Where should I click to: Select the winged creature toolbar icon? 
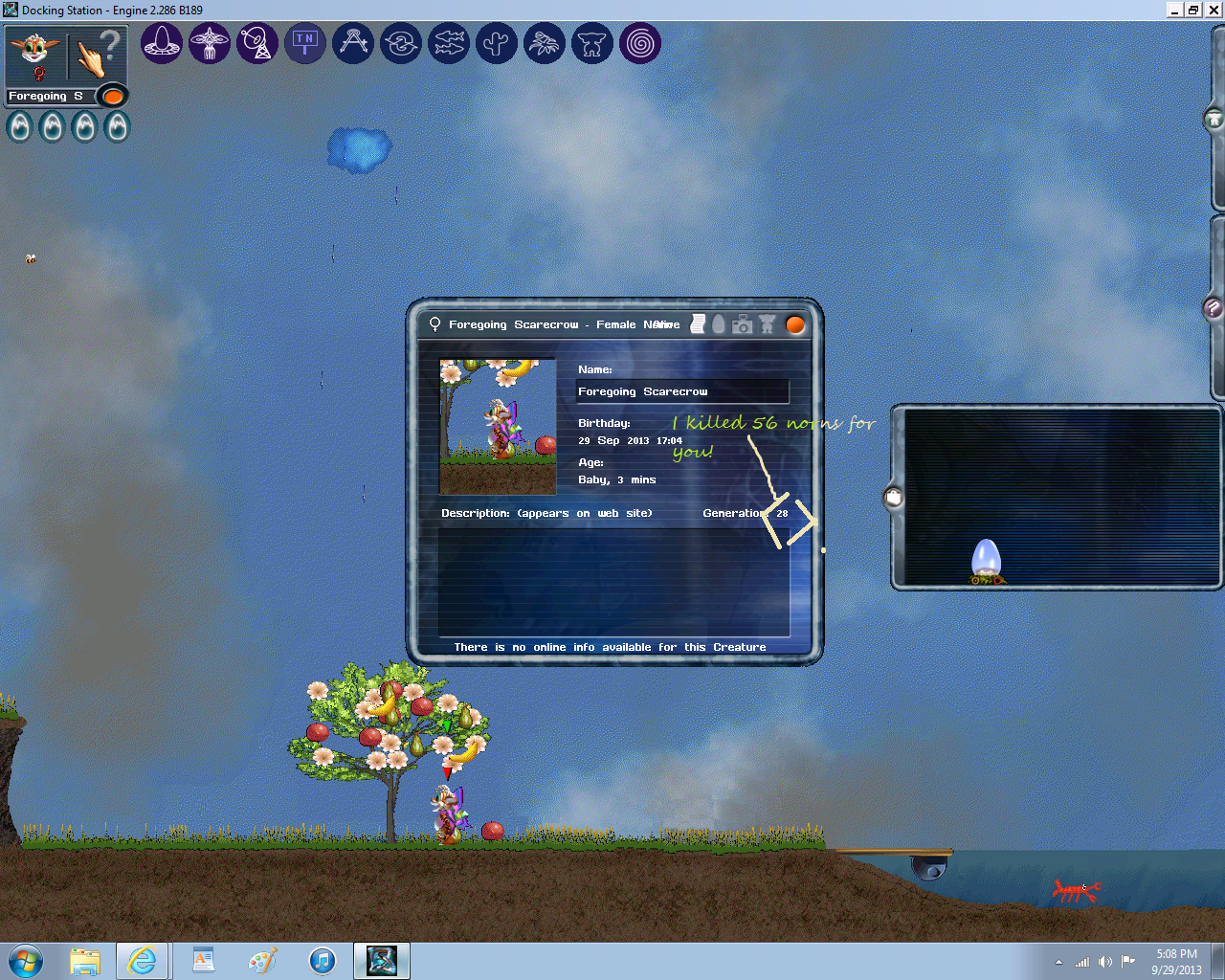[x=210, y=43]
